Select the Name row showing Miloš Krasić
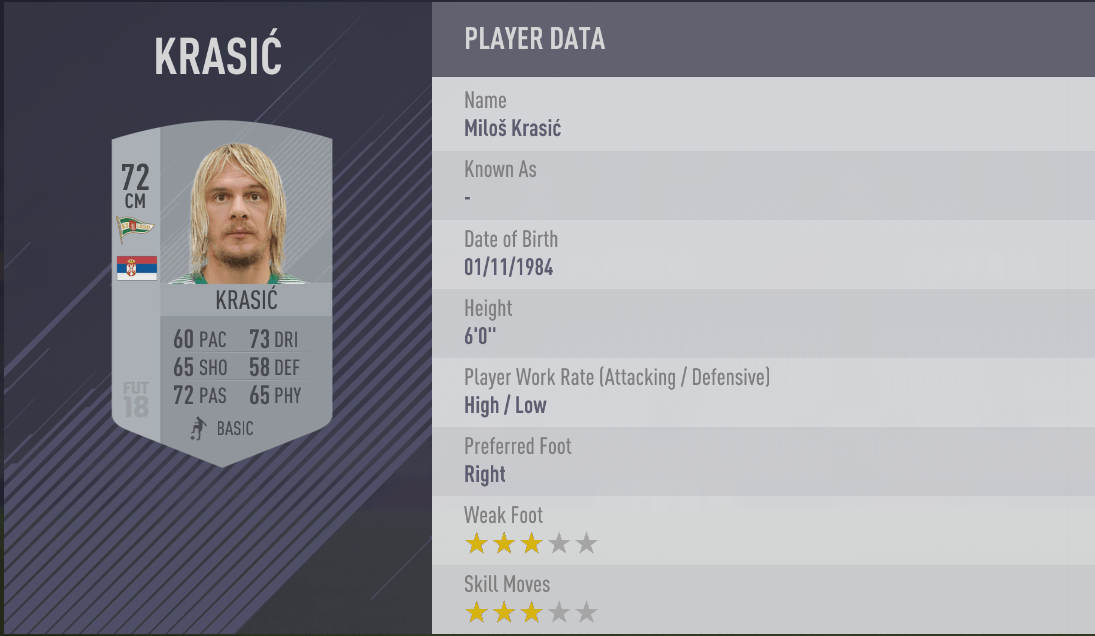Screen dimensions: 1095x636 pos(762,115)
